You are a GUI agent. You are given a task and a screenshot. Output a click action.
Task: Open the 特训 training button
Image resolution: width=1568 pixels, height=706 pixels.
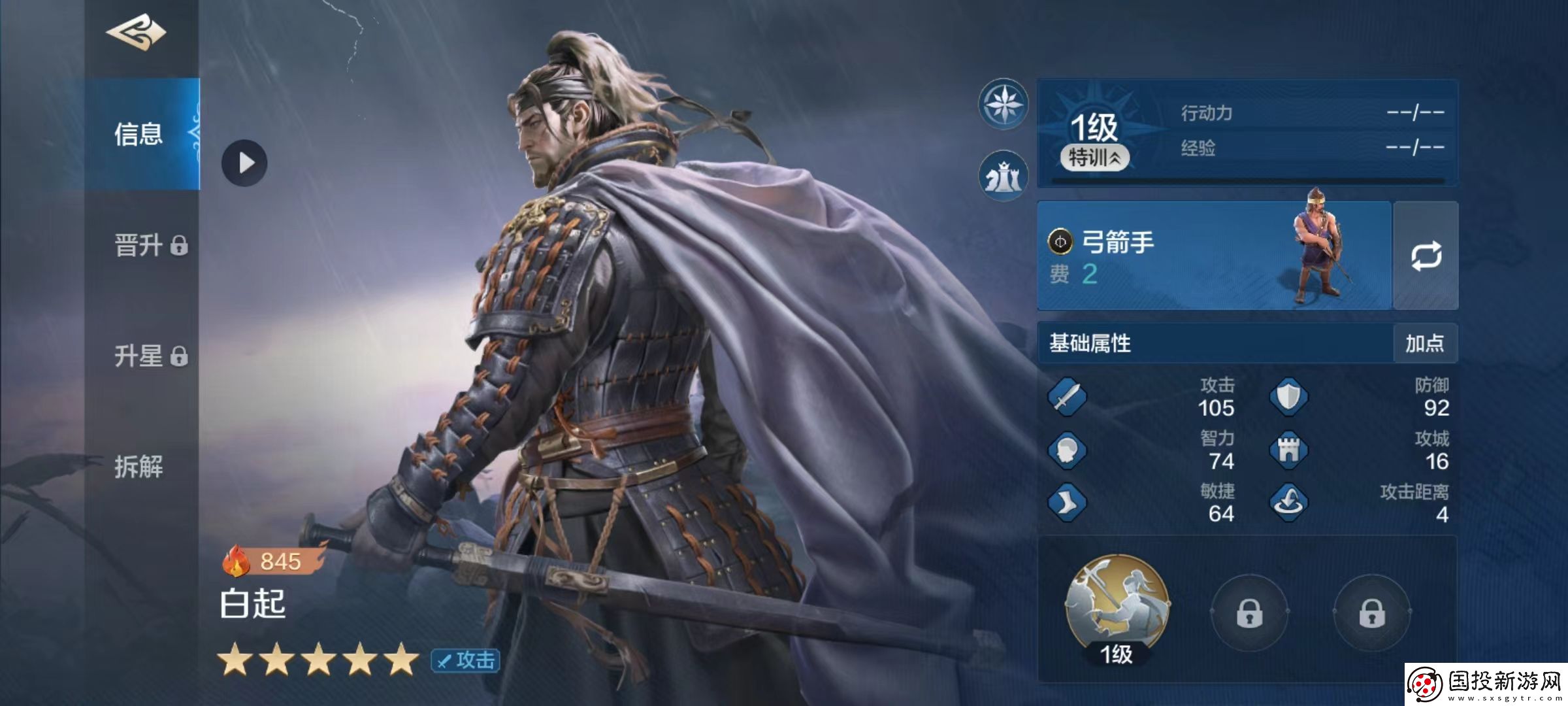click(x=1094, y=158)
